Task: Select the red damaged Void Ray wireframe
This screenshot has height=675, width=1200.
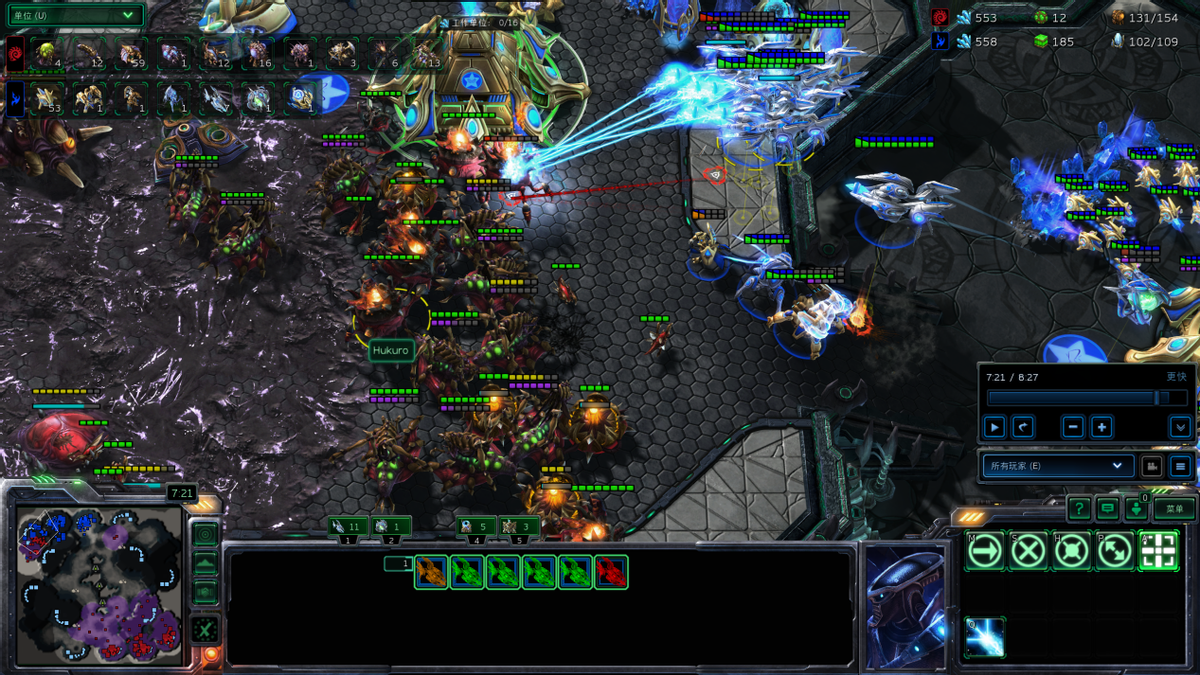Action: (611, 572)
